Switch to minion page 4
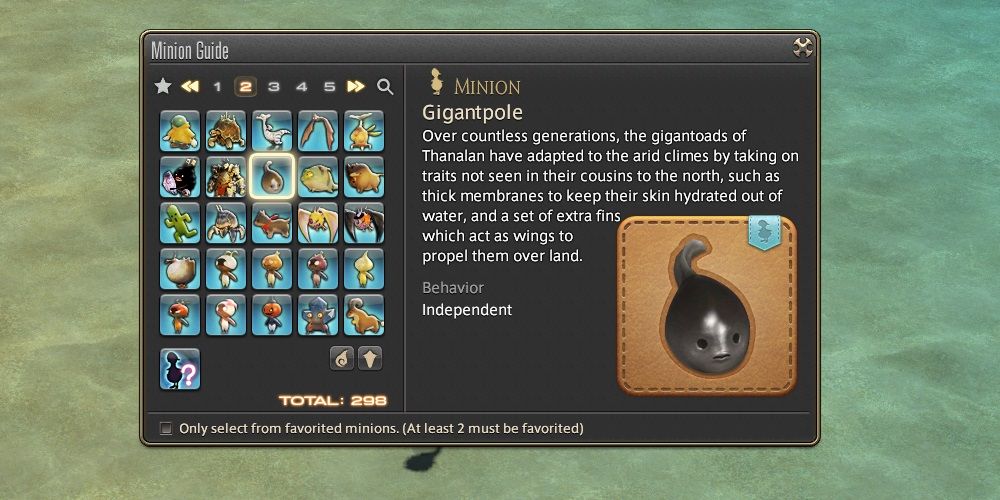 coord(301,87)
